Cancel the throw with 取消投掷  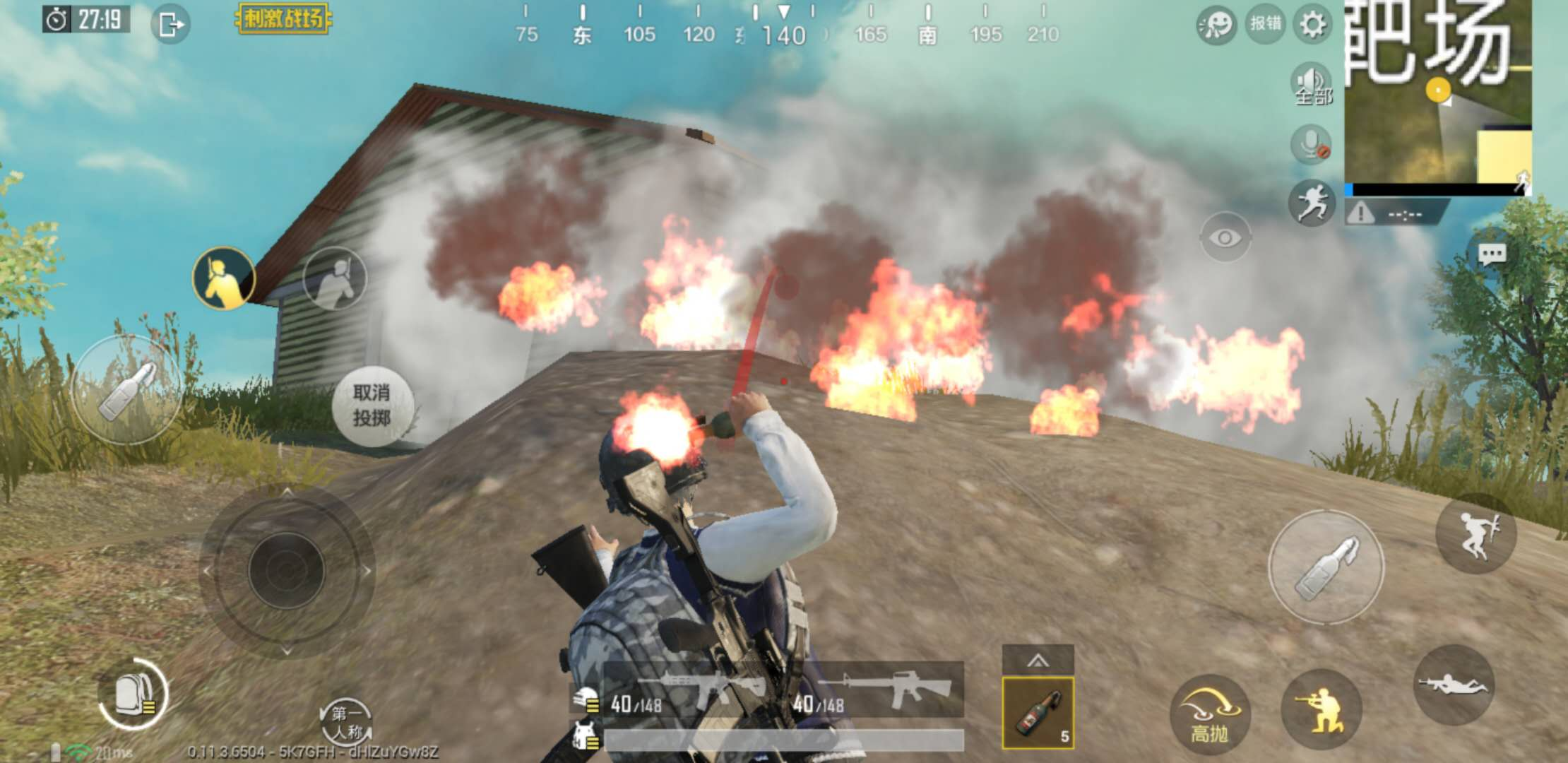pyautogui.click(x=372, y=406)
